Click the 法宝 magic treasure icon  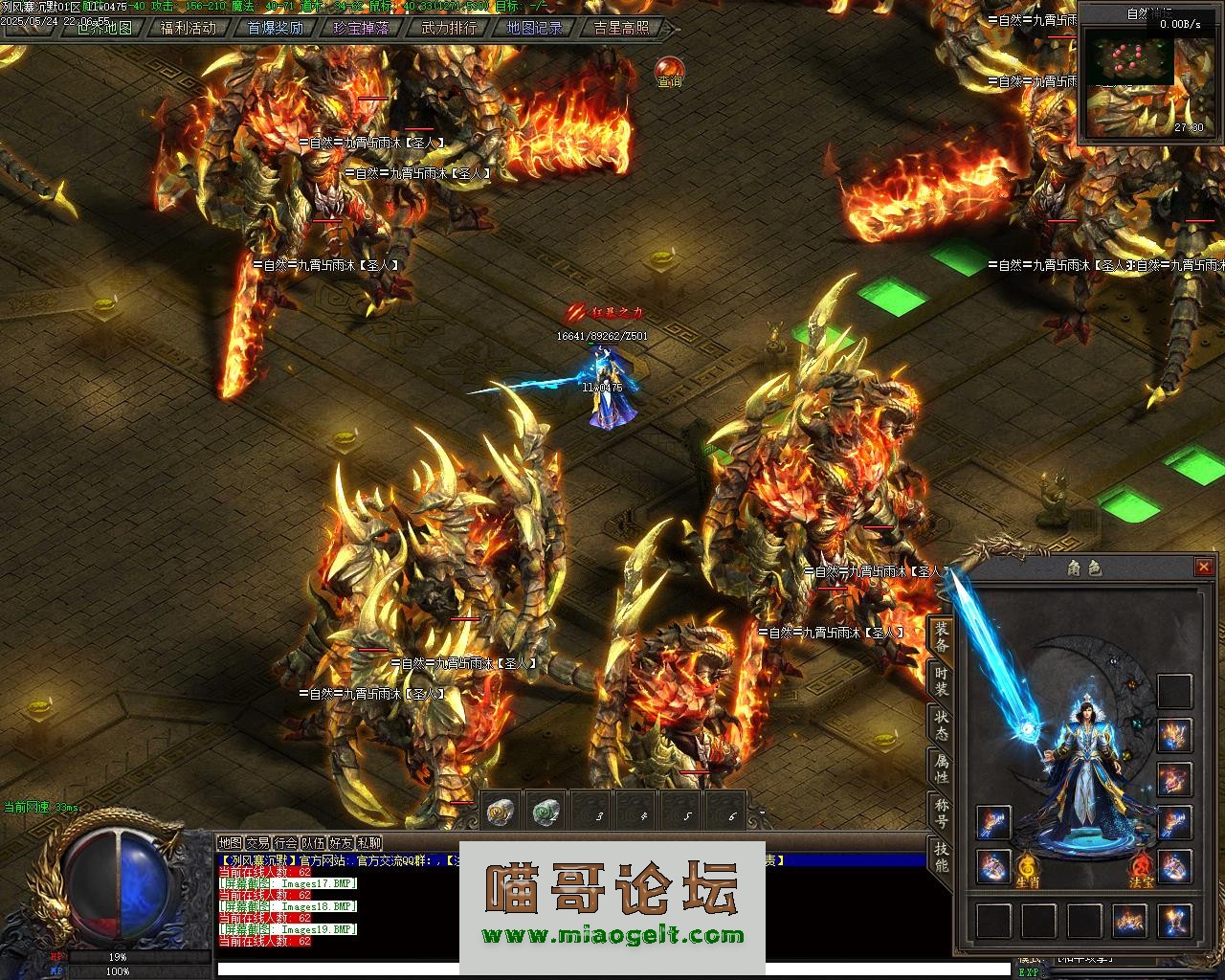pyautogui.click(x=1141, y=868)
